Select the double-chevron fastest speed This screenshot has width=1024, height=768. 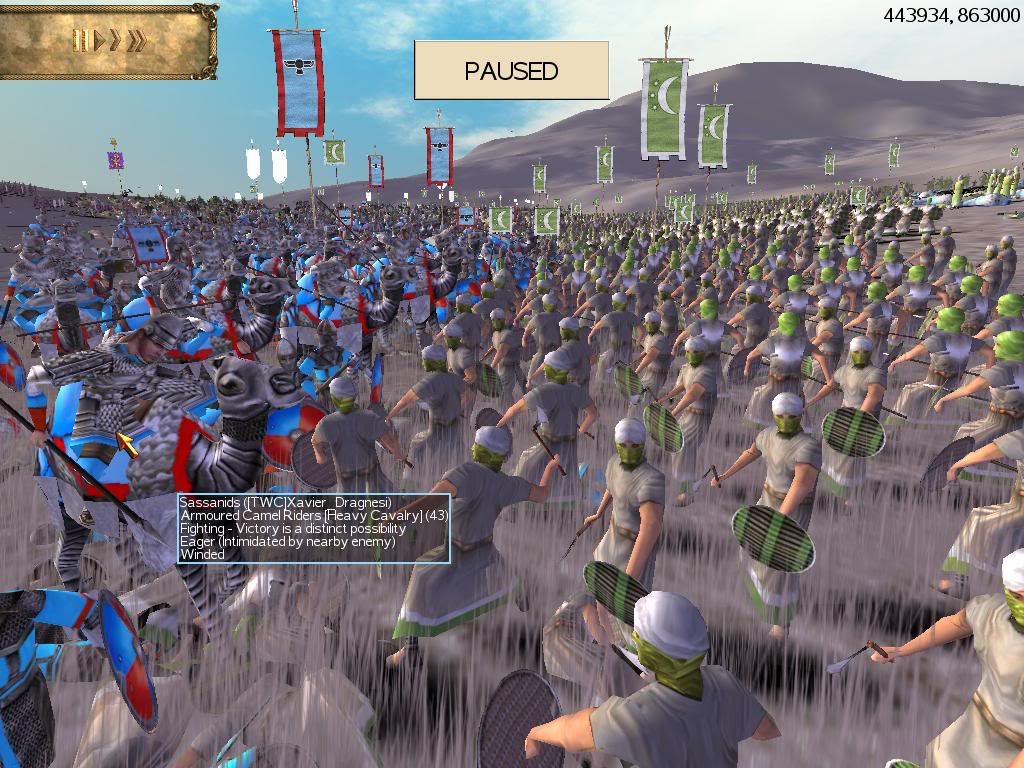click(x=137, y=41)
